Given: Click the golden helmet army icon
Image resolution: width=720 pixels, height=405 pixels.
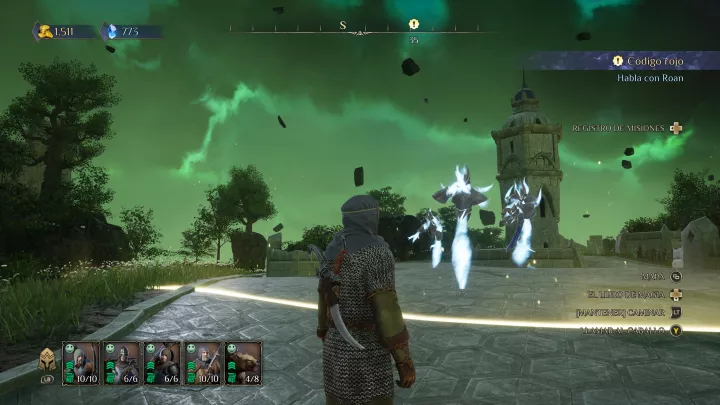Looking at the screenshot, I should click(47, 361).
